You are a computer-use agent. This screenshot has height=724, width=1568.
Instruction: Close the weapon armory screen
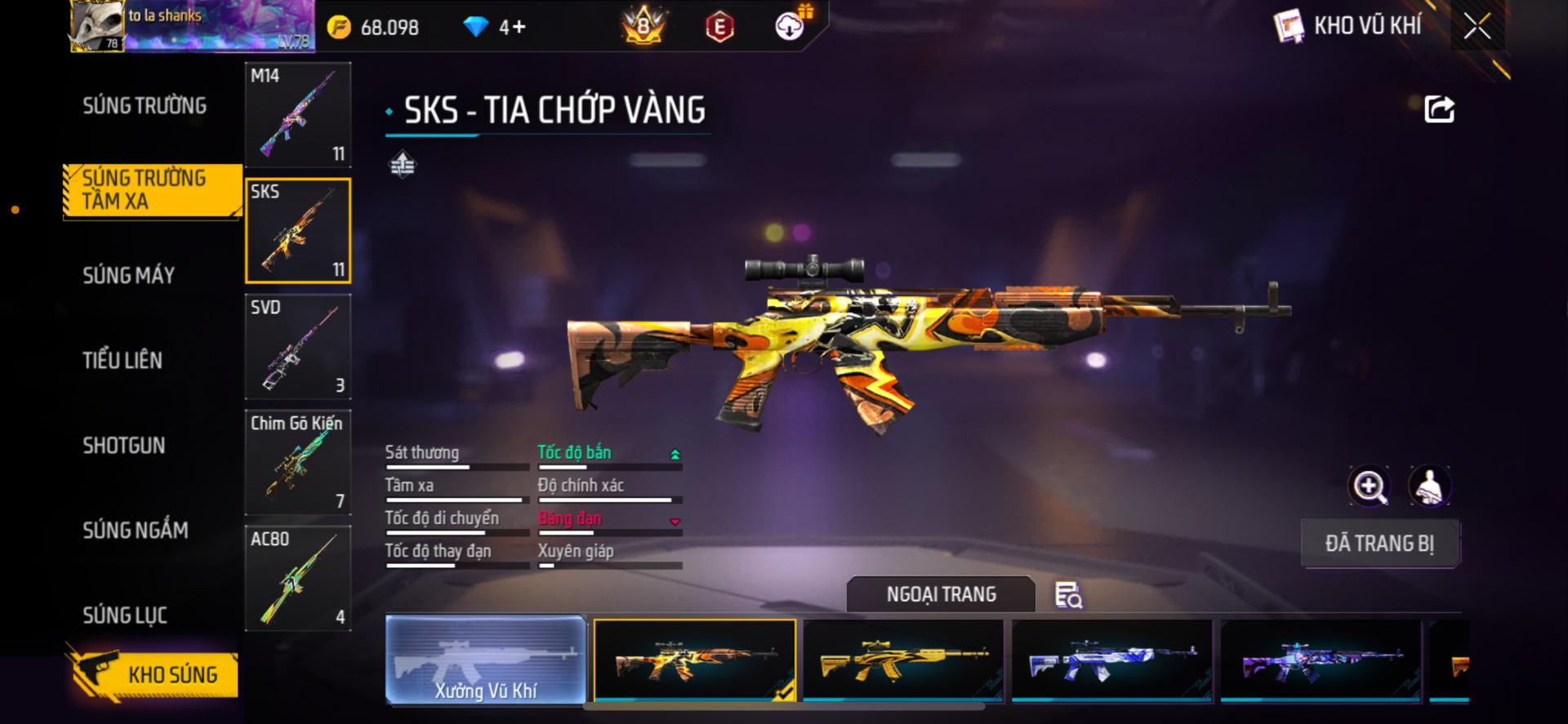tap(1477, 26)
